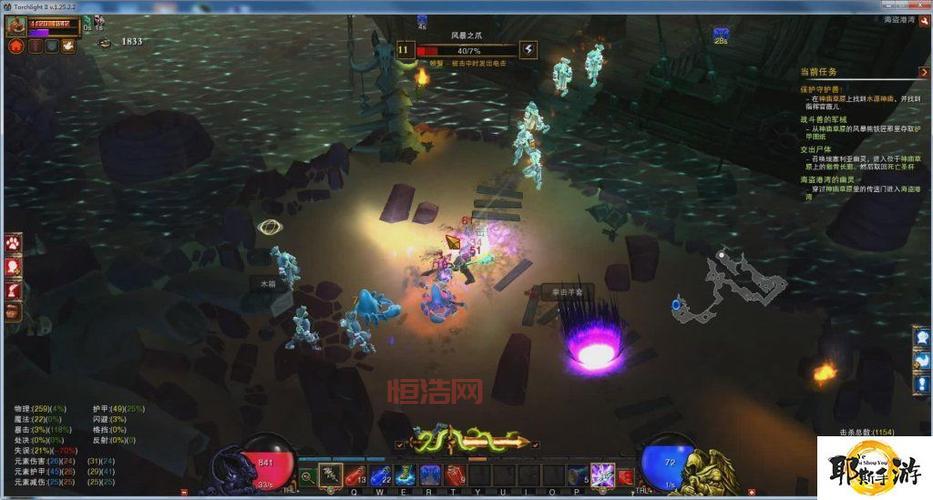Select the purple lightning skill slot

click(602, 476)
